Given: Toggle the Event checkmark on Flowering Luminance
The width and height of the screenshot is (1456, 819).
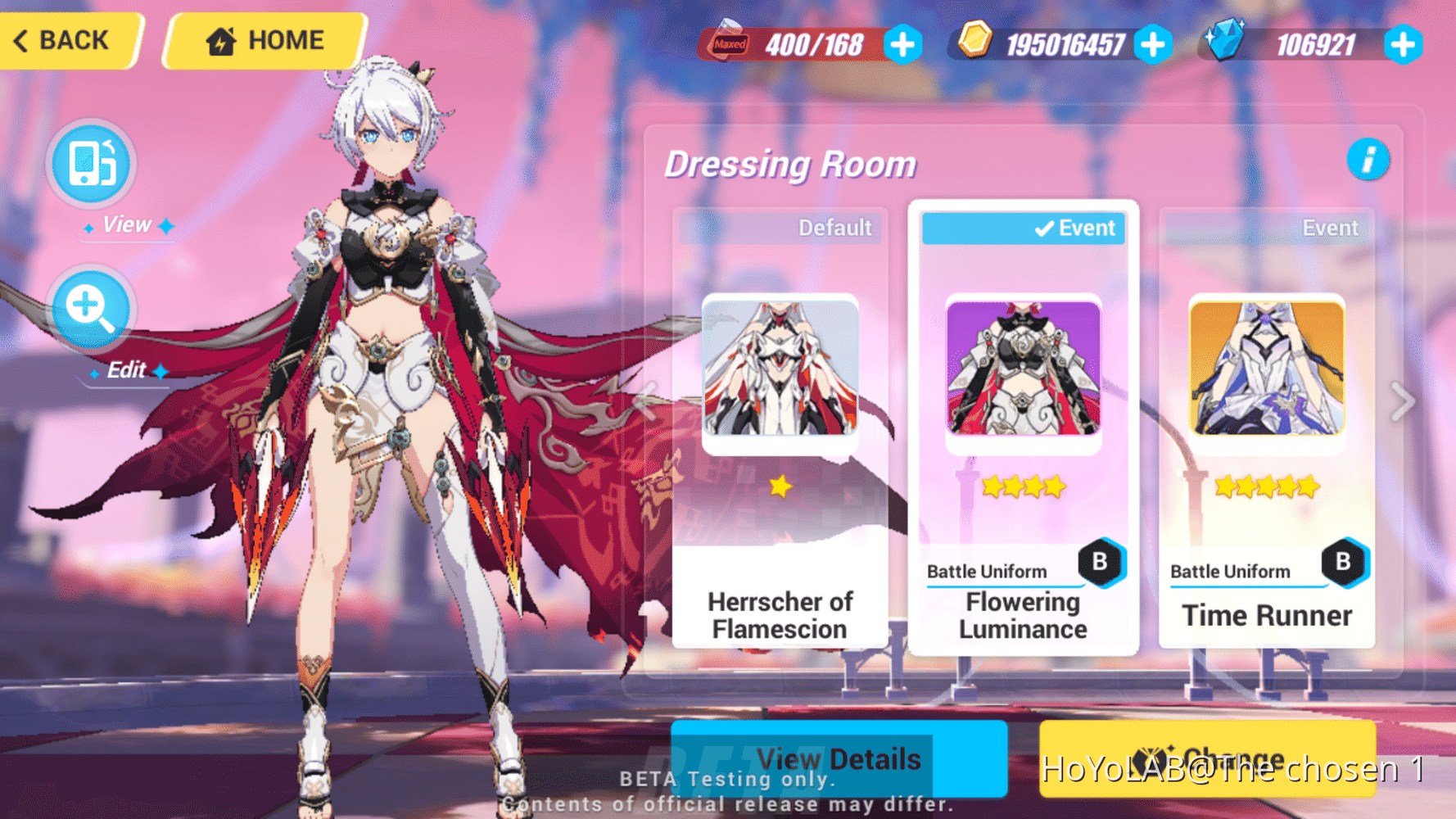Looking at the screenshot, I should tap(1023, 229).
